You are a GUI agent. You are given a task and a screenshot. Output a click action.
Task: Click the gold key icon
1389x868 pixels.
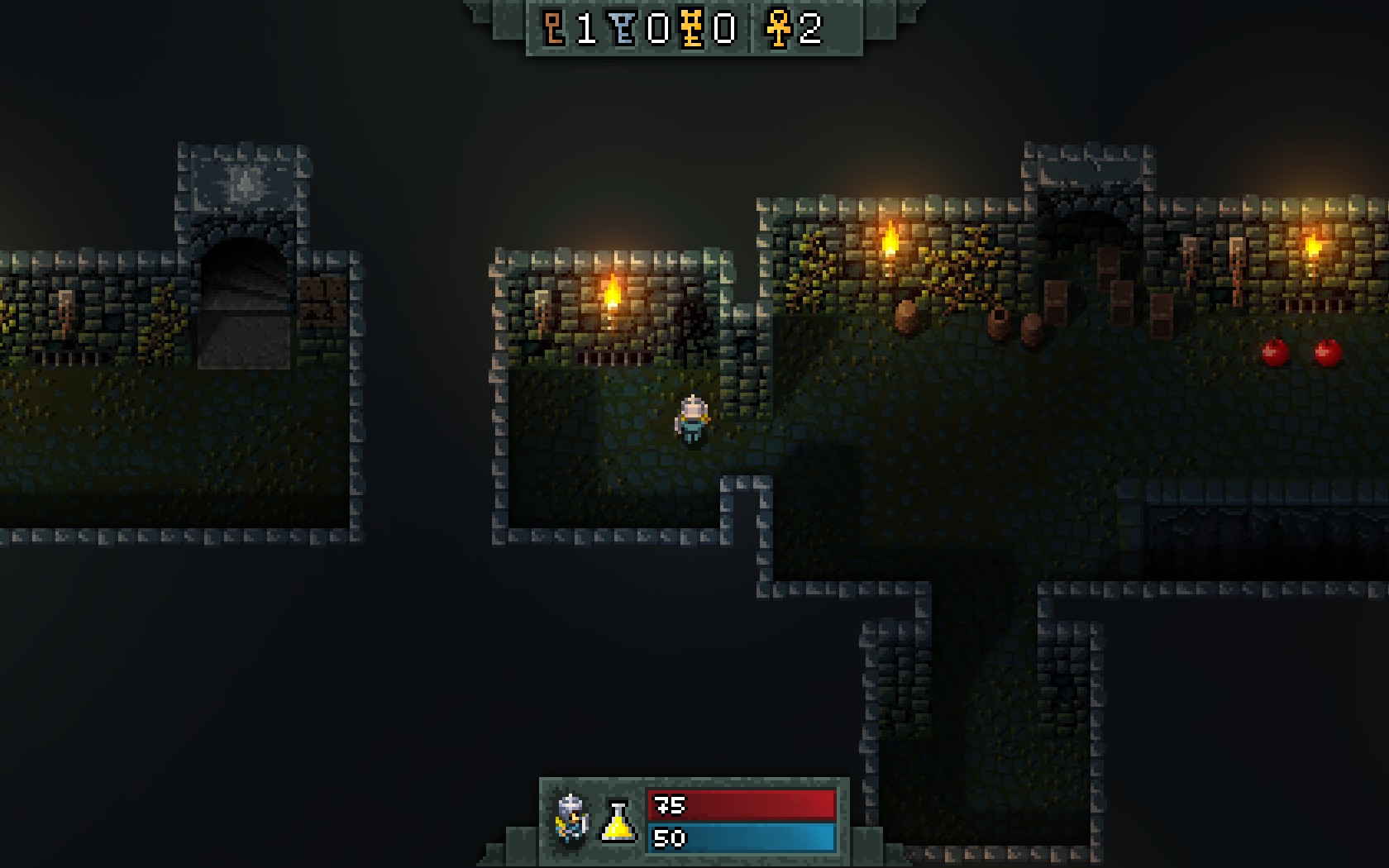pyautogui.click(x=693, y=29)
